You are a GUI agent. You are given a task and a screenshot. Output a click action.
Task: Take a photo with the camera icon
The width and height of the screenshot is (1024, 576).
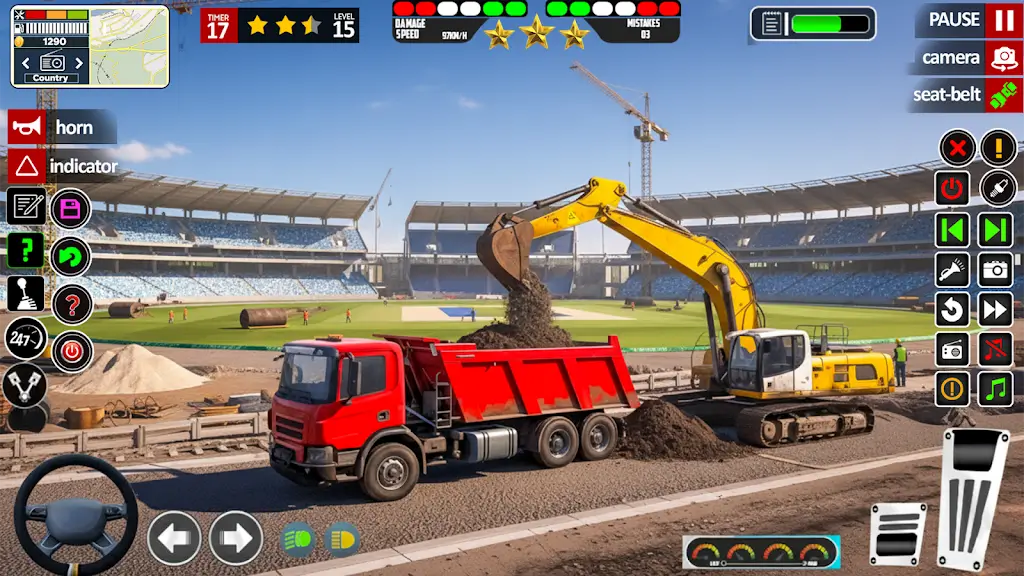(996, 269)
